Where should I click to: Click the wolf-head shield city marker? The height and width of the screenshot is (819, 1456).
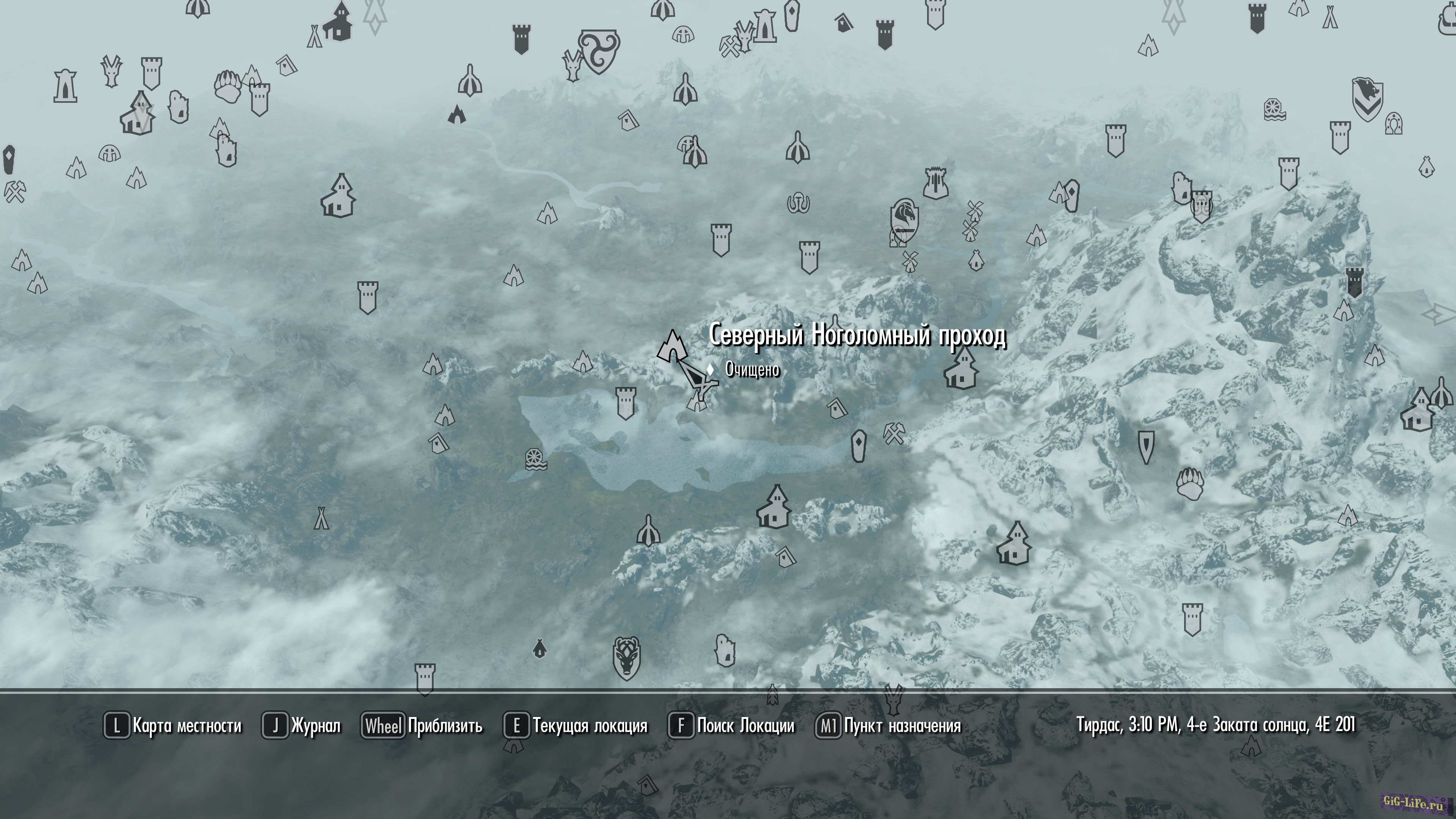1367,99
